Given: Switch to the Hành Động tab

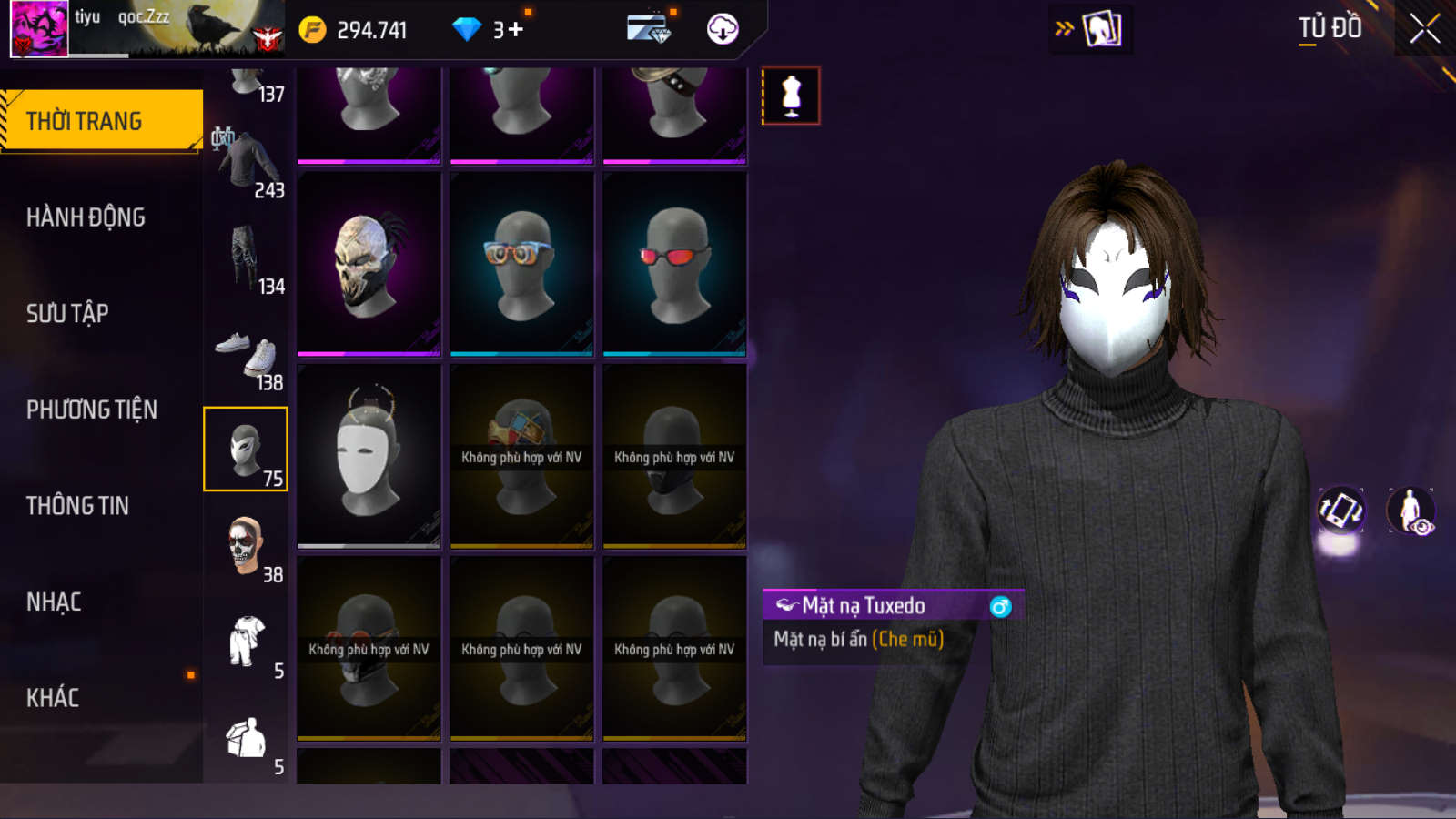Looking at the screenshot, I should [86, 217].
